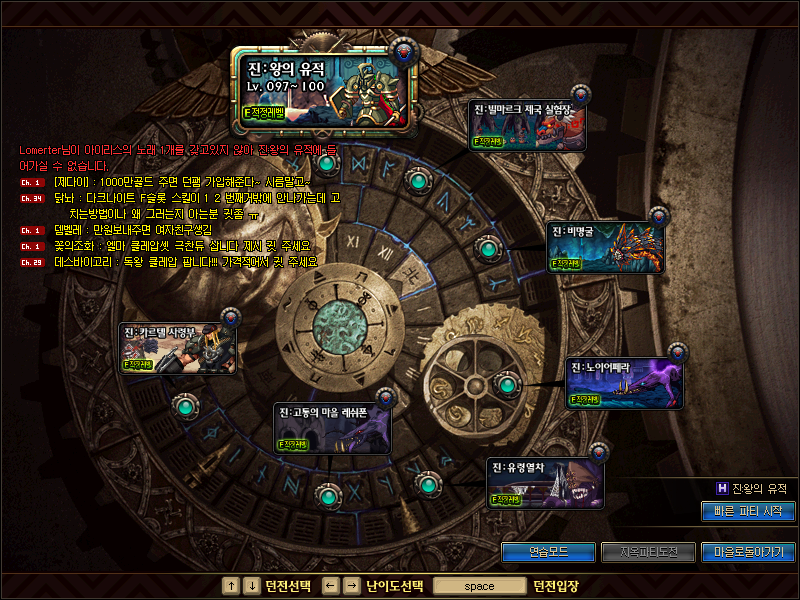This screenshot has width=800, height=600.
Task: Pick the 진: 비명굴 dungeon tile
Action: coord(605,246)
